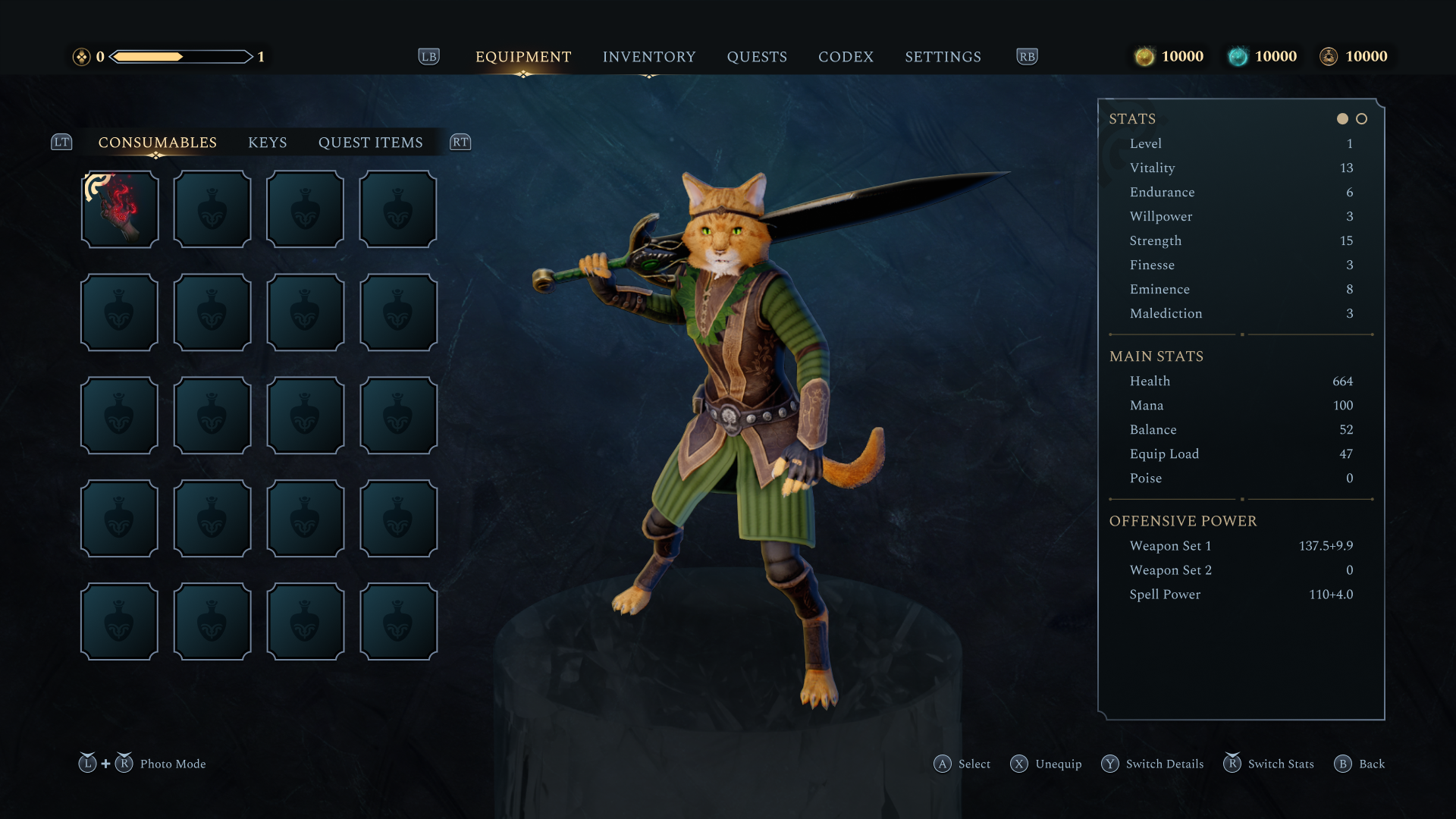The width and height of the screenshot is (1456, 819).
Task: Select the Consumables category
Action: [157, 143]
